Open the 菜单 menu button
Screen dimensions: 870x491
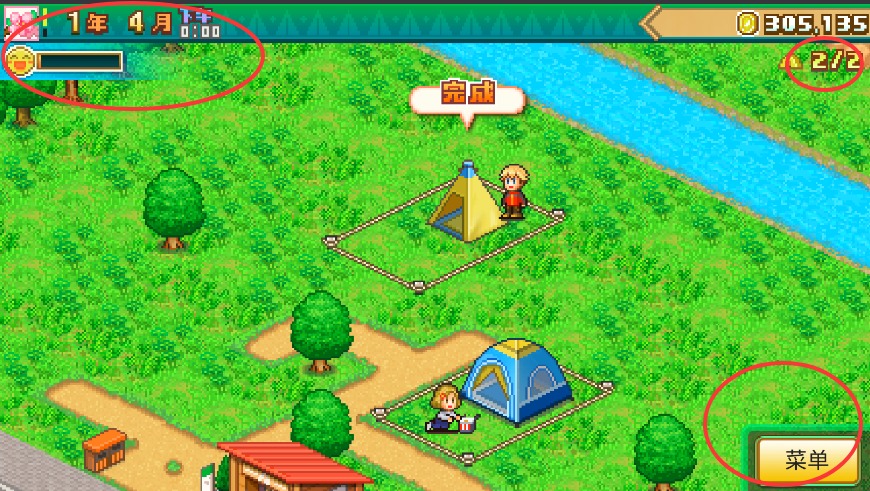806,460
